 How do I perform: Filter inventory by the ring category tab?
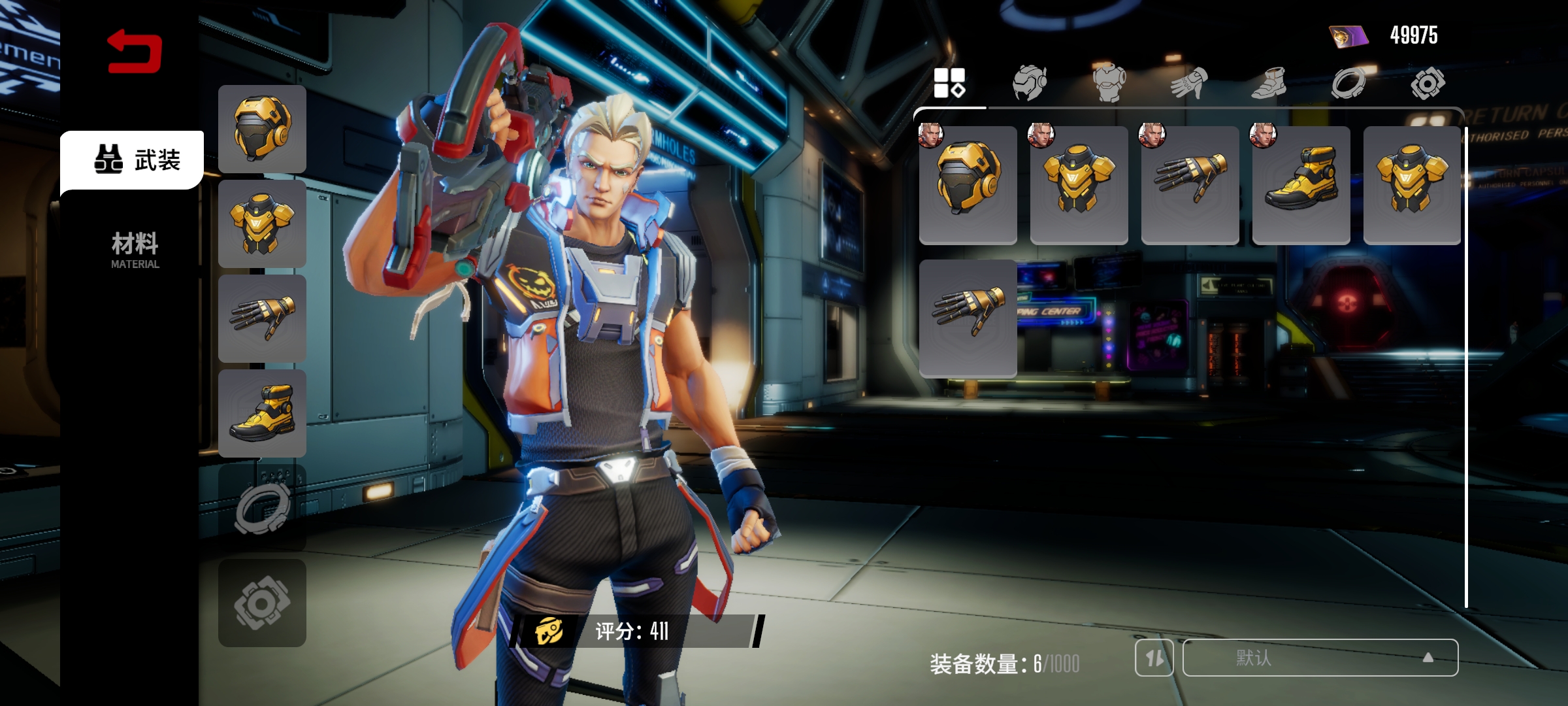[1348, 83]
